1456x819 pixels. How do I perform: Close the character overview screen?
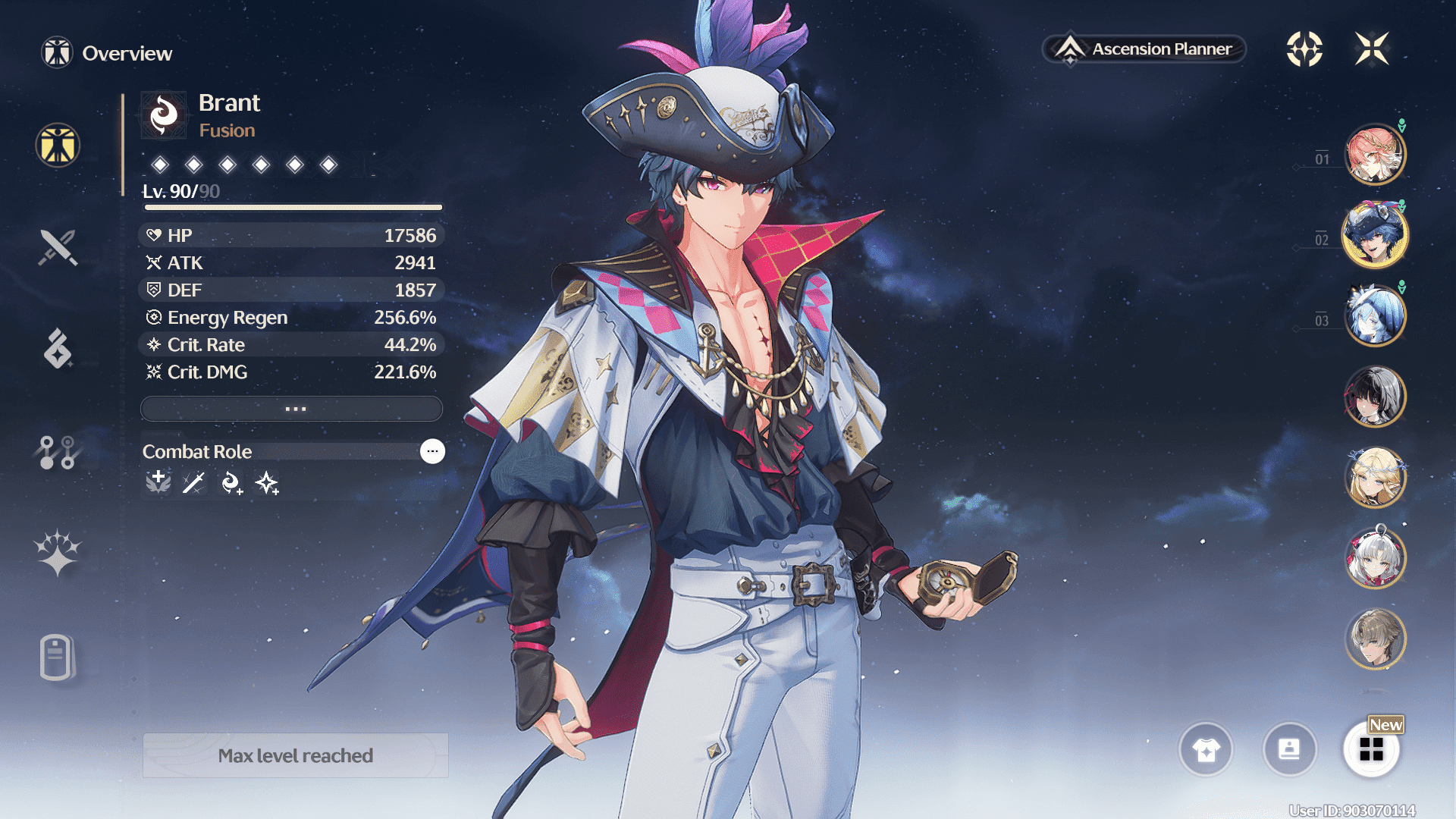tap(1372, 49)
